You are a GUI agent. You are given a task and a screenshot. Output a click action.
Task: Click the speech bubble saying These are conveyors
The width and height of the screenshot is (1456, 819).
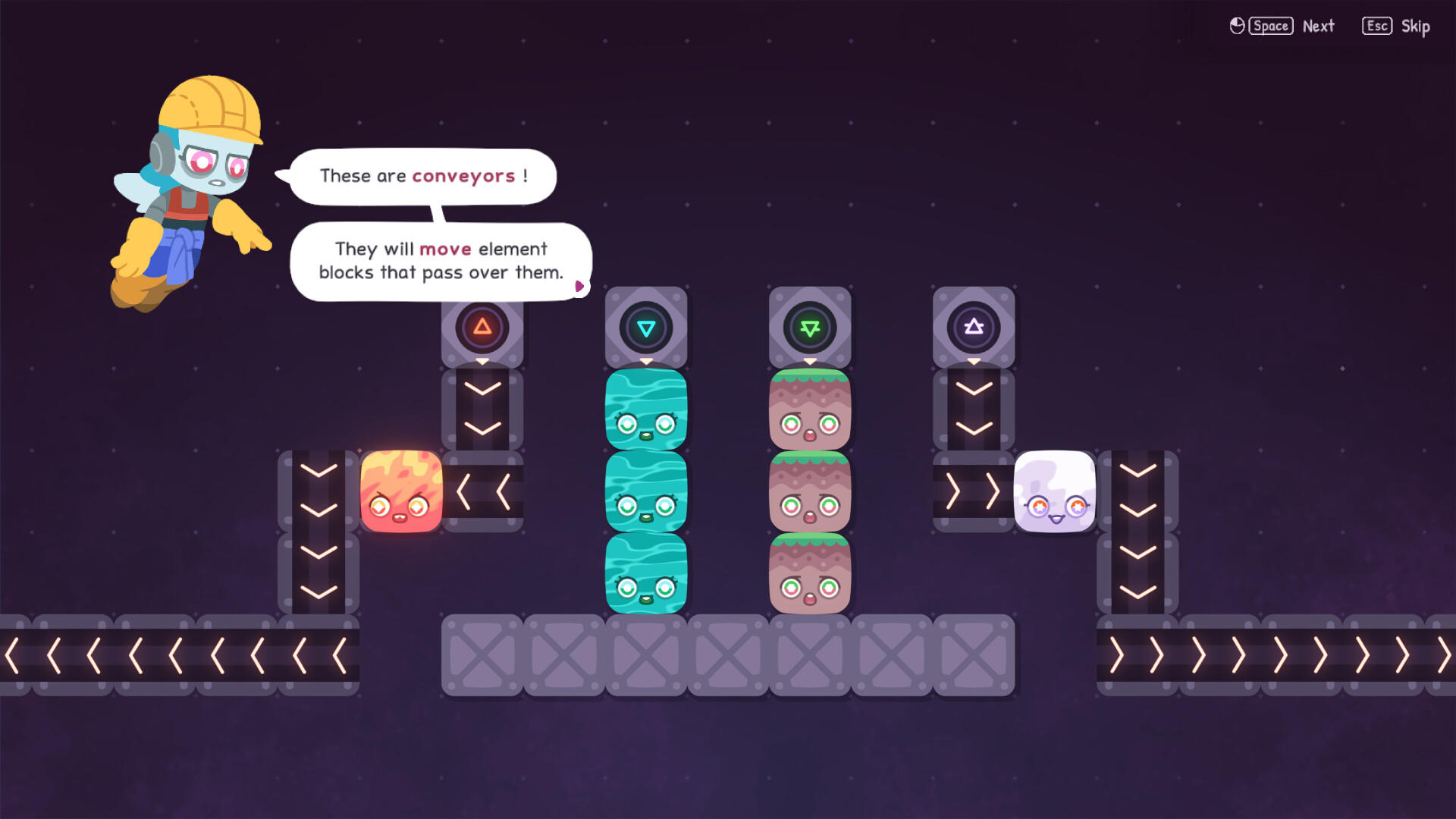pyautogui.click(x=422, y=176)
